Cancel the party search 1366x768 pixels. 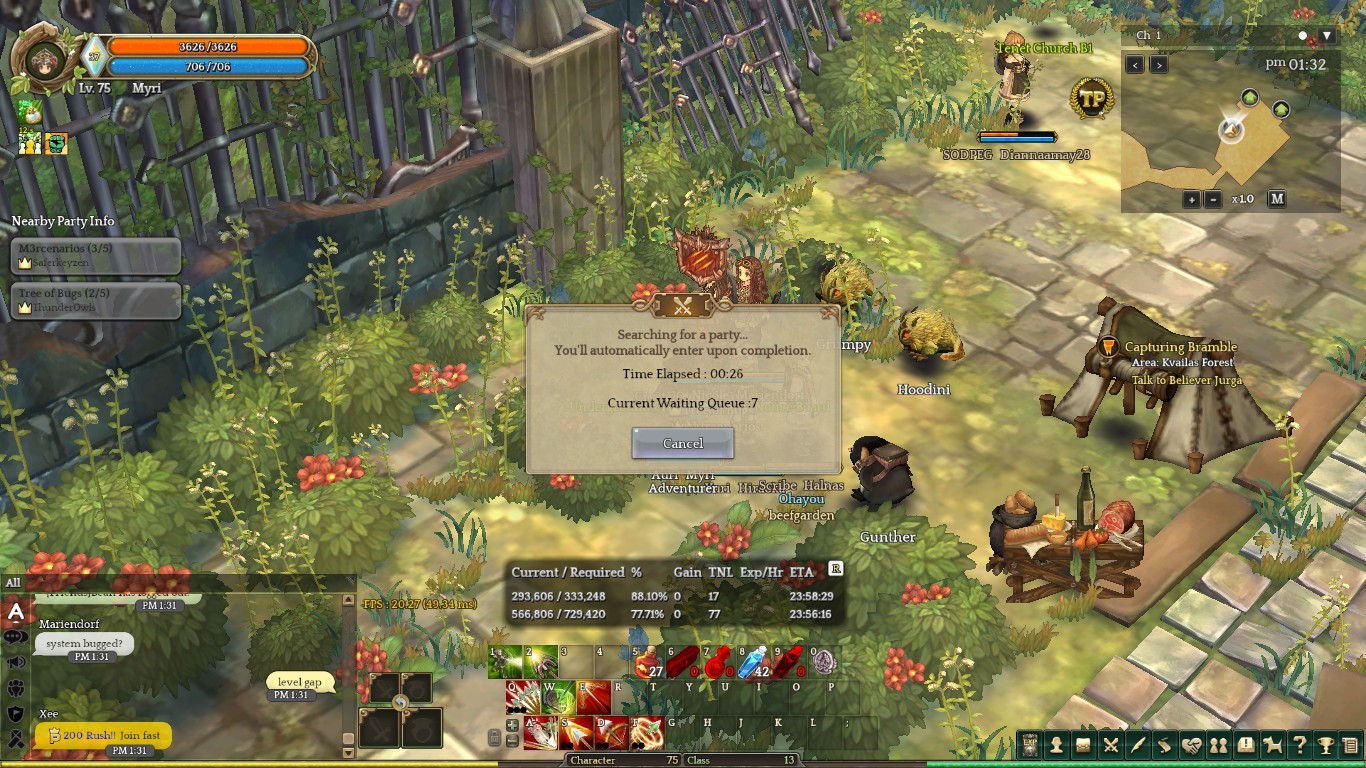pyautogui.click(x=683, y=443)
